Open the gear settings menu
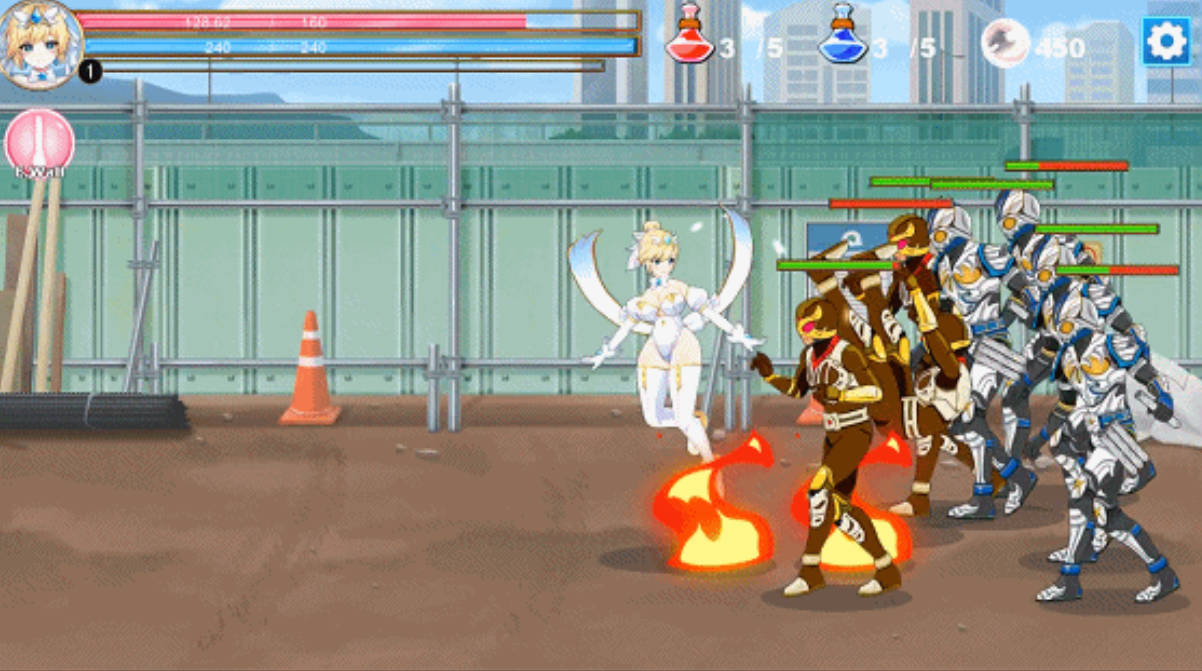The height and width of the screenshot is (671, 1202). 1166,41
